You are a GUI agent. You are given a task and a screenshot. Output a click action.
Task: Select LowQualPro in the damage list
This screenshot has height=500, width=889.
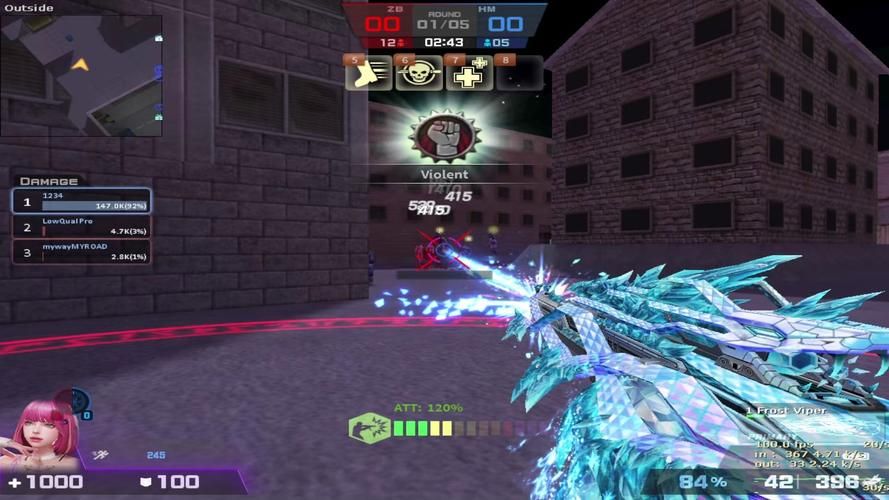pos(81,227)
